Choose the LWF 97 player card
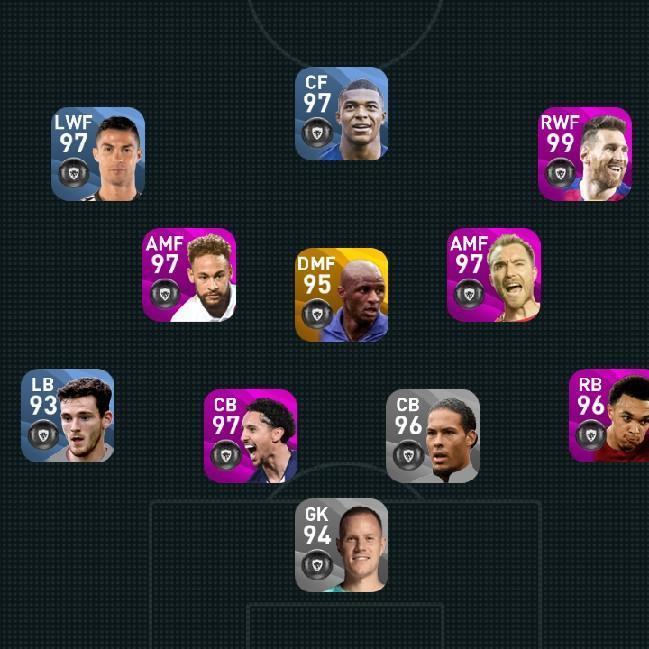Screen dimensions: 649x649 (98, 154)
